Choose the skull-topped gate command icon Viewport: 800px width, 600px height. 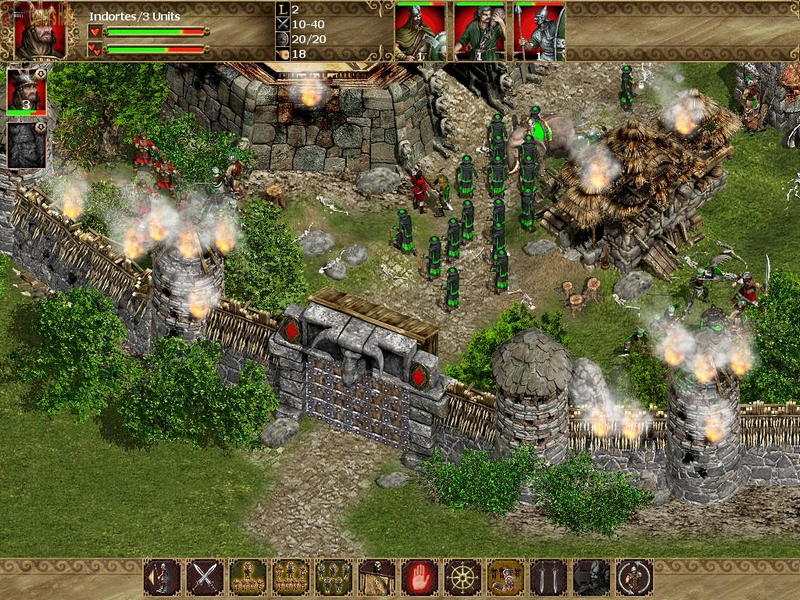pos(377,577)
